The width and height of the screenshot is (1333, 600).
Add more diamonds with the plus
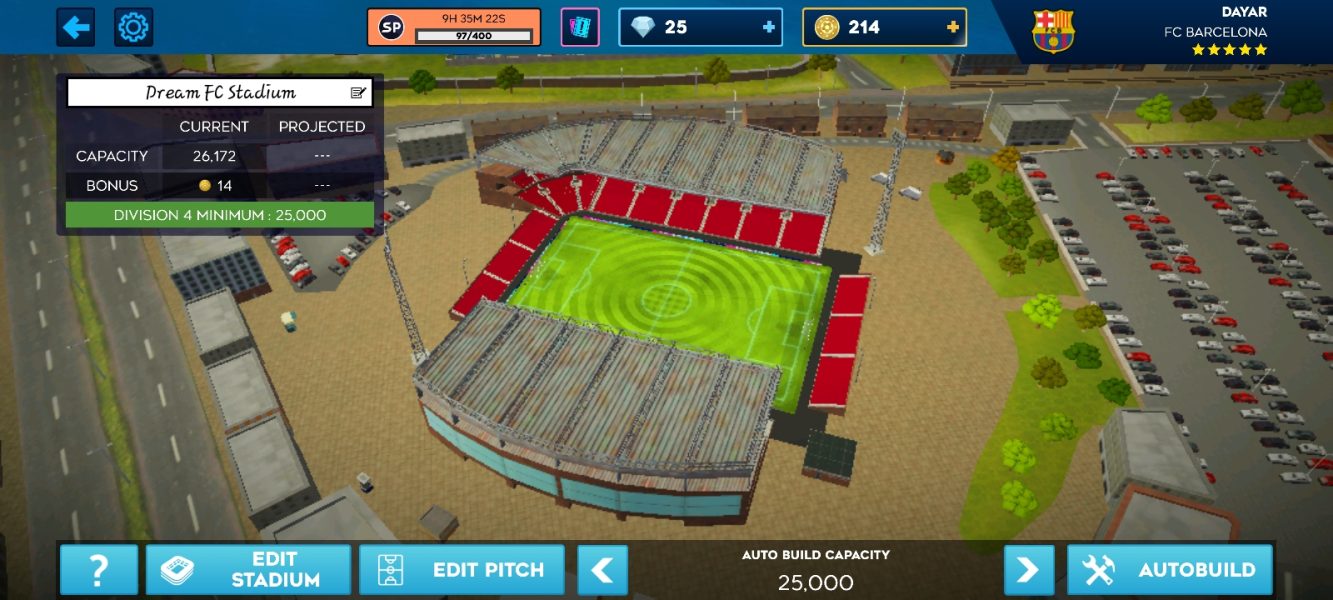pyautogui.click(x=769, y=27)
